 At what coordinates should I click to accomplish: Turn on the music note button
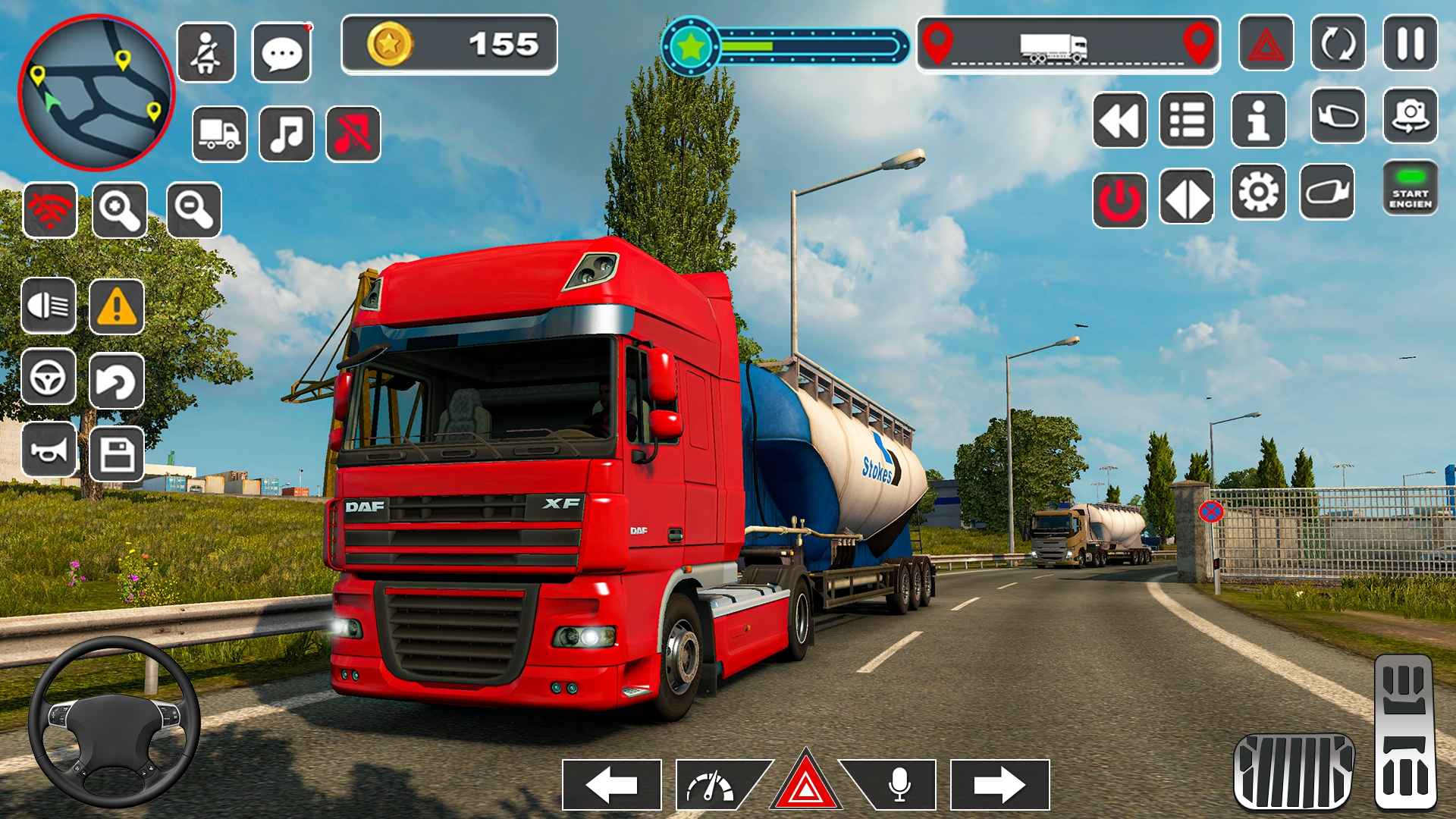click(x=286, y=133)
